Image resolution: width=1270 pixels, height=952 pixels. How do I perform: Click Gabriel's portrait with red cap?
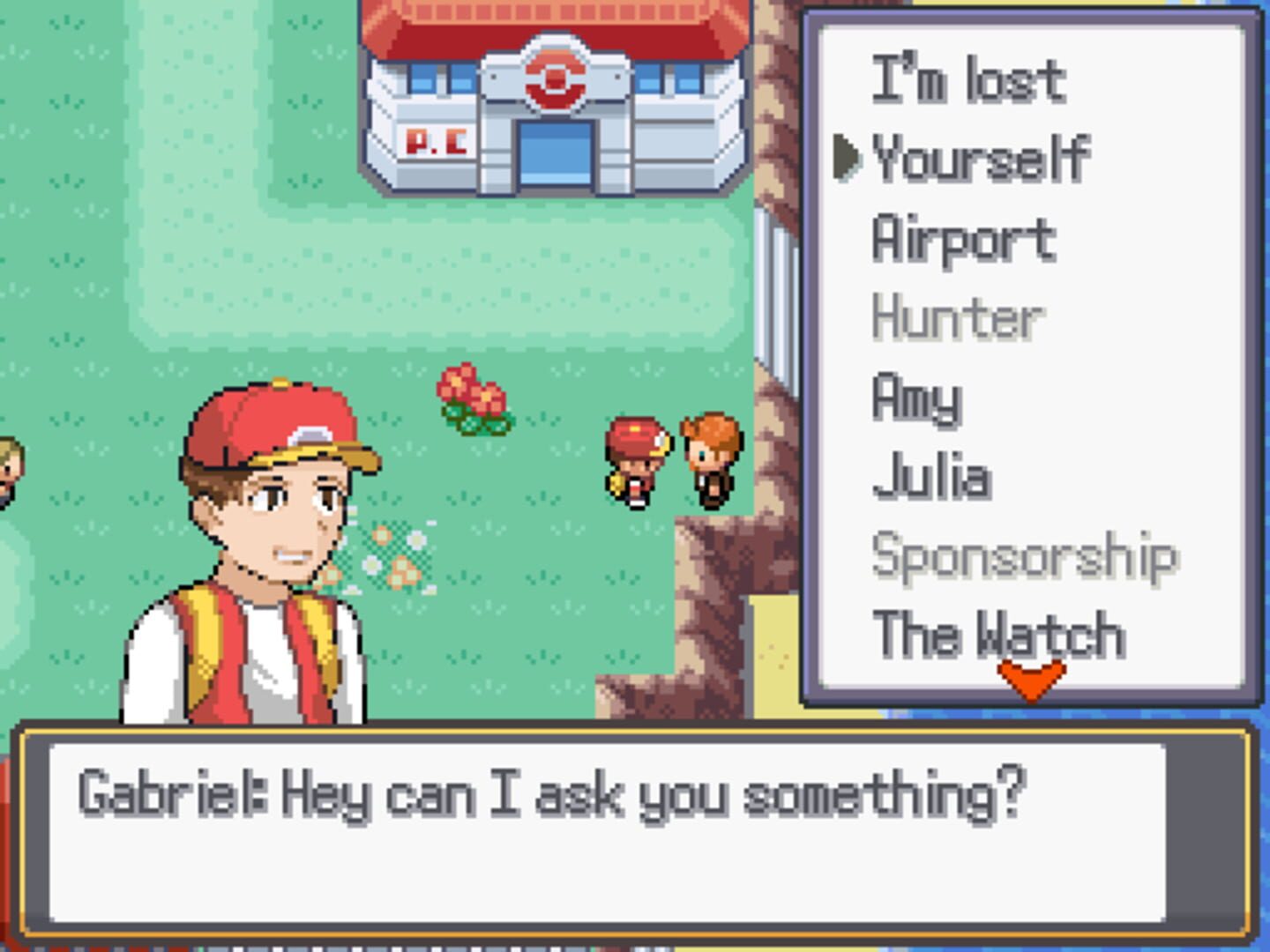pyautogui.click(x=265, y=529)
